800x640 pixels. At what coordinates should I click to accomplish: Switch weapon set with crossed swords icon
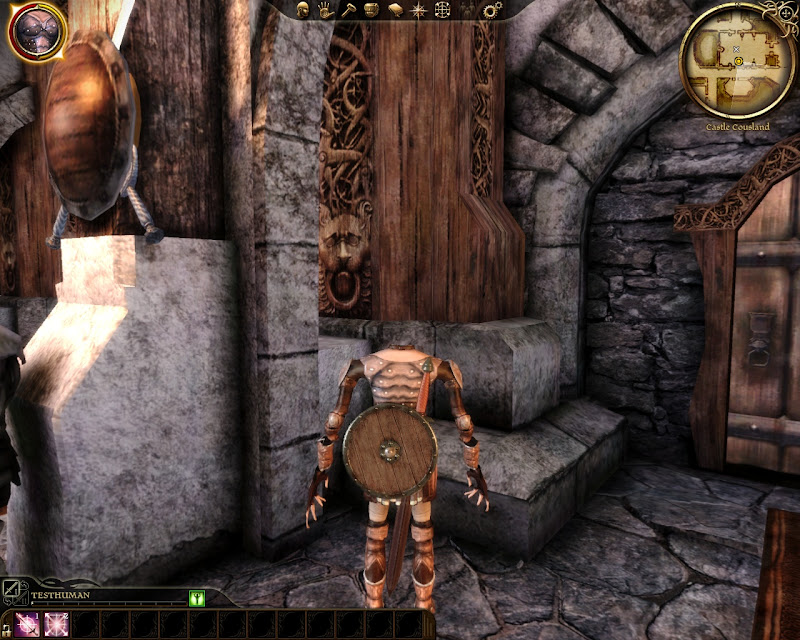11,590
